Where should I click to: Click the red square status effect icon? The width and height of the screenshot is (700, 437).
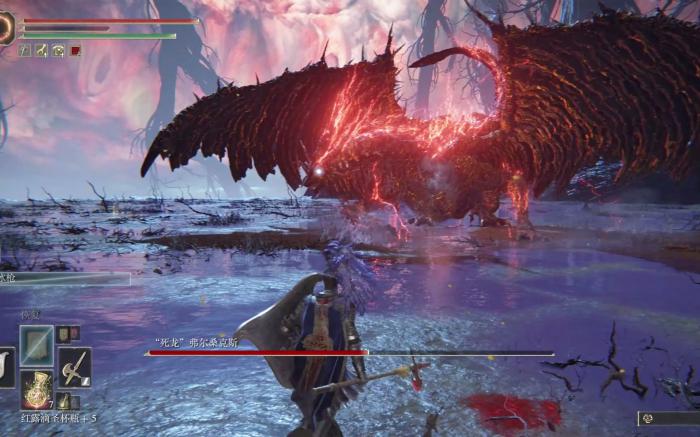[x=75, y=50]
